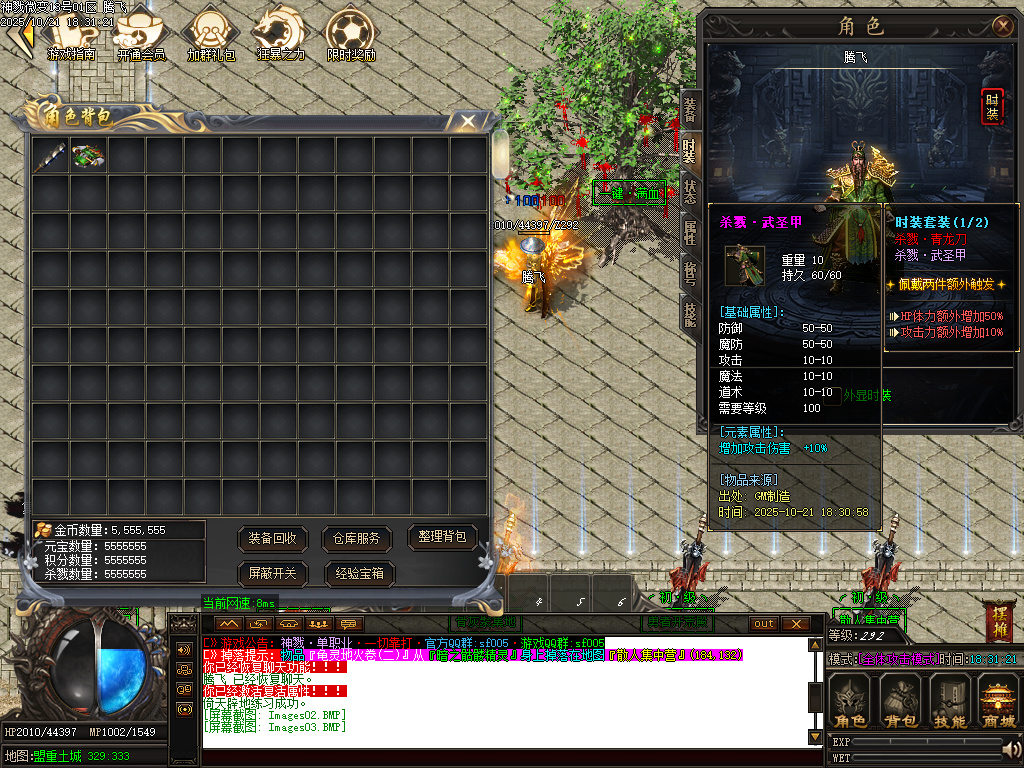Claim the 加群礼包 group gift pack

pyautogui.click(x=210, y=33)
